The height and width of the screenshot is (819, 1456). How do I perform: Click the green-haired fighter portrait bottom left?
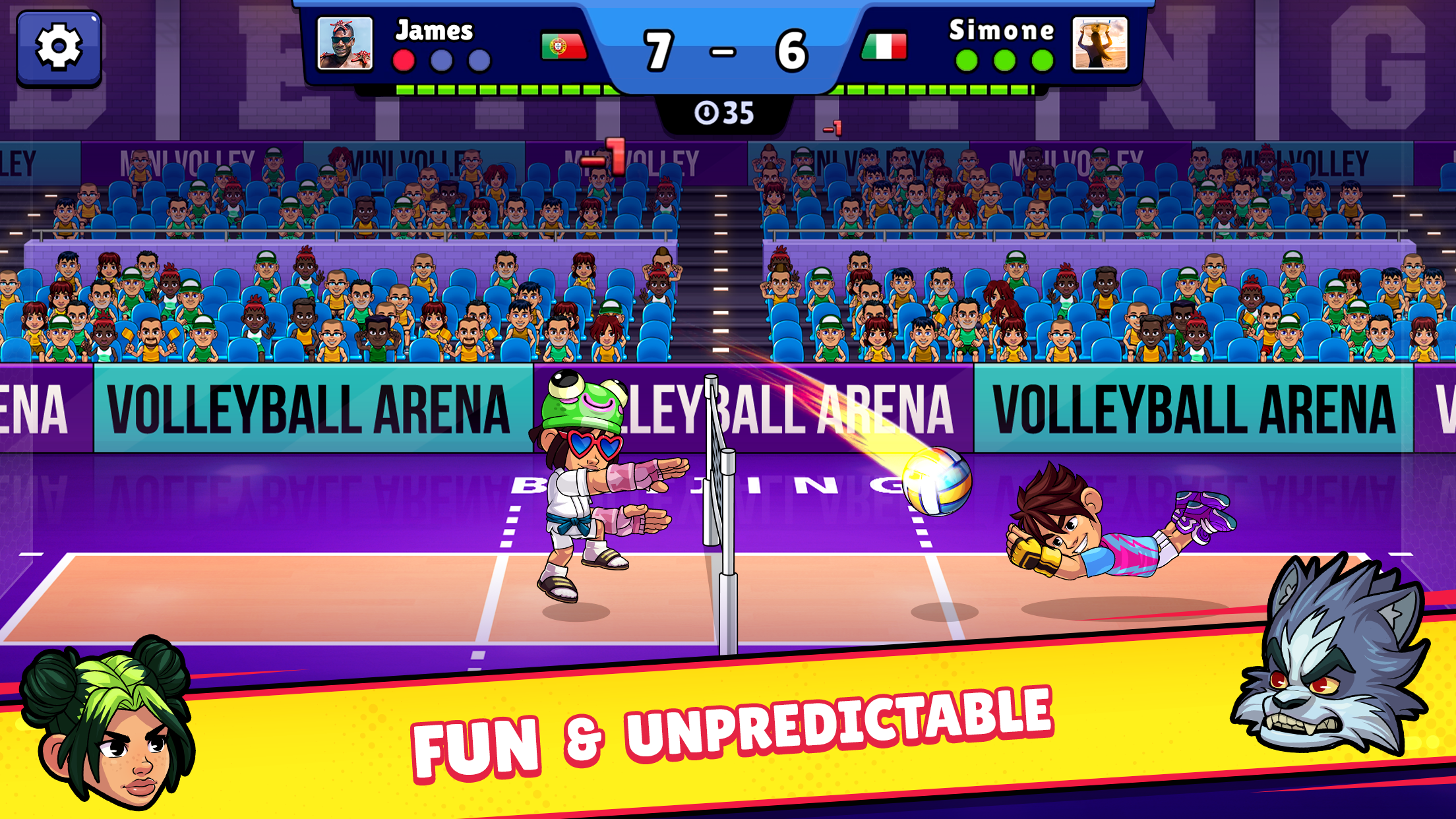tap(106, 729)
